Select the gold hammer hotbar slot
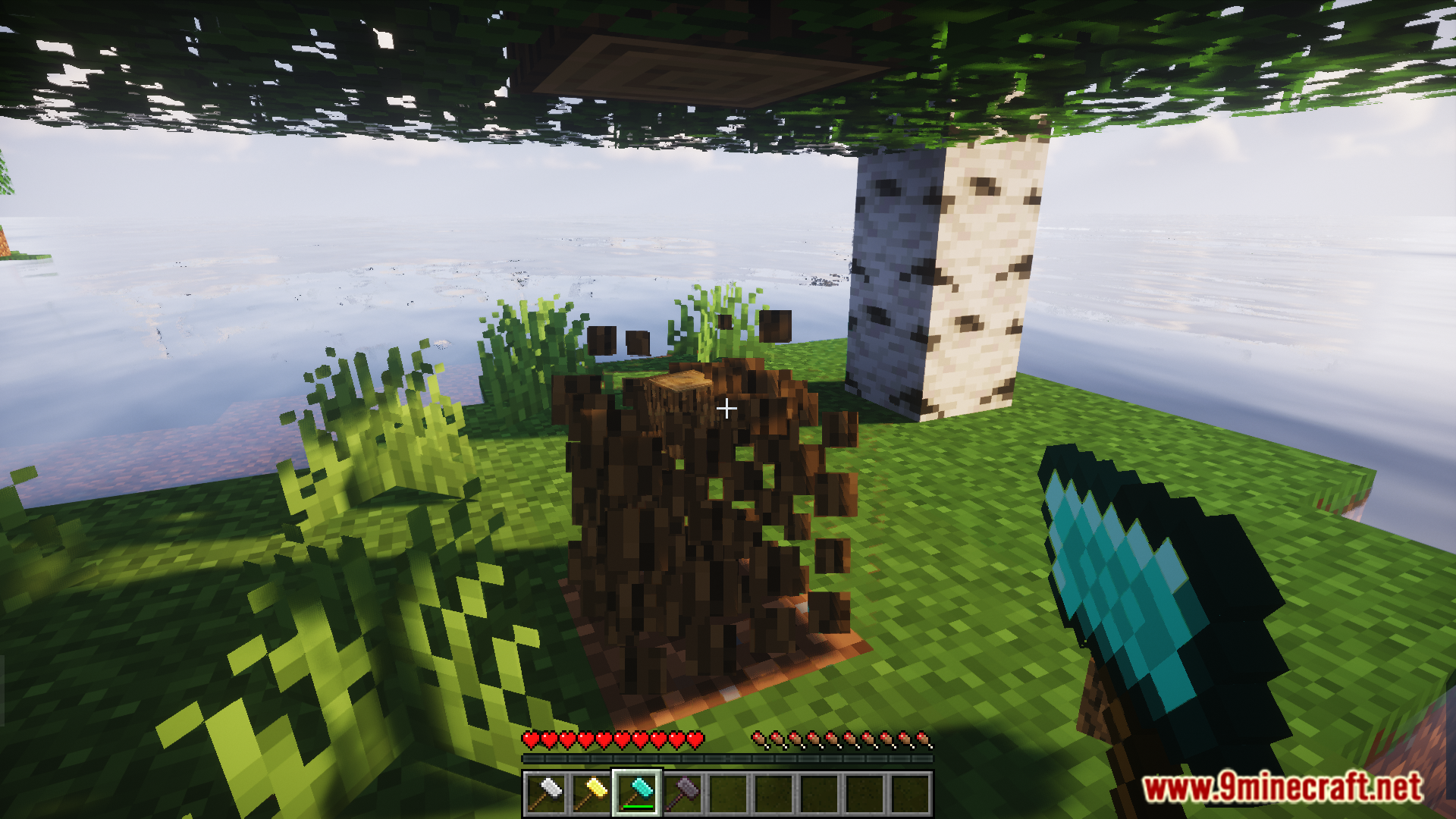The image size is (1456, 819). tap(591, 793)
